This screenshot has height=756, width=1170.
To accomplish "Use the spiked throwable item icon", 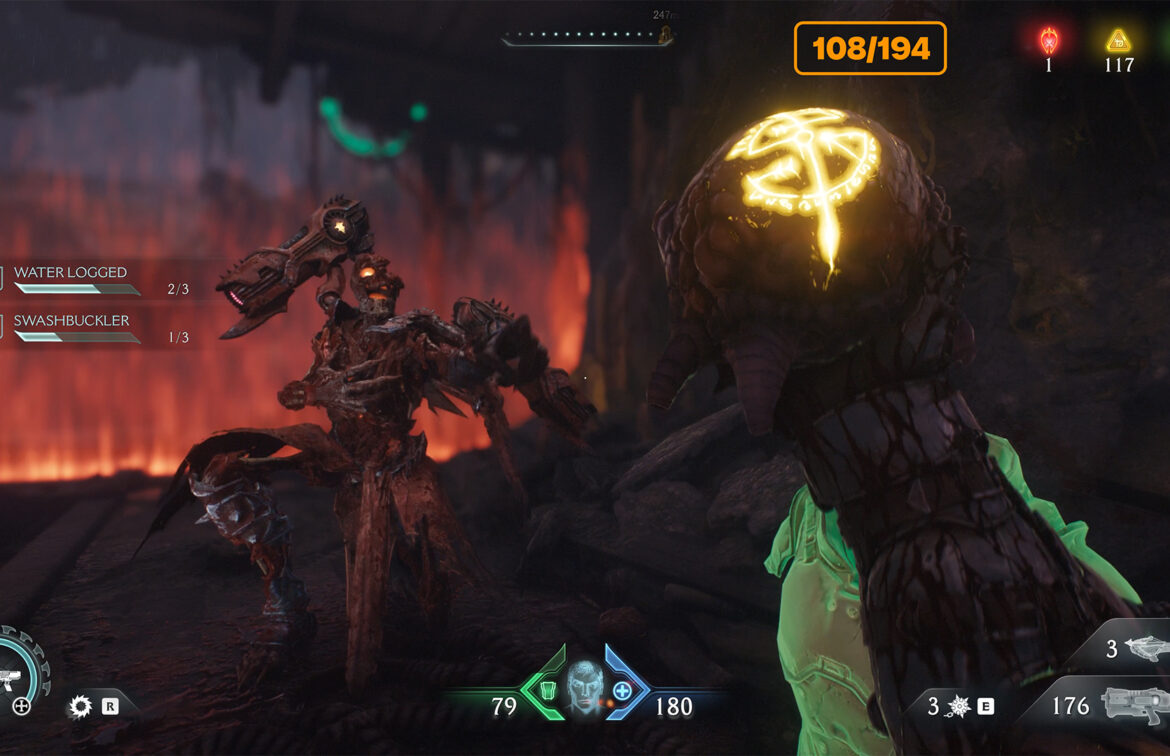I will click(x=957, y=706).
